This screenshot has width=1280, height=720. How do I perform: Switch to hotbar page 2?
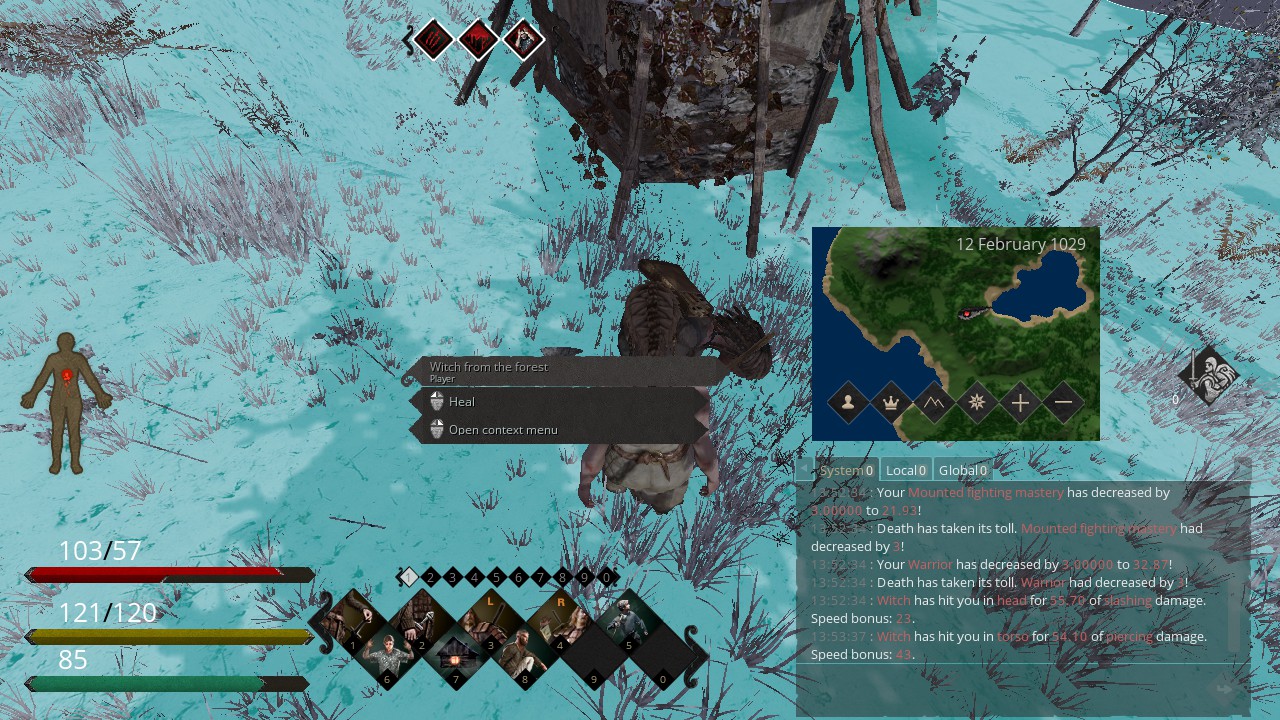[430, 577]
